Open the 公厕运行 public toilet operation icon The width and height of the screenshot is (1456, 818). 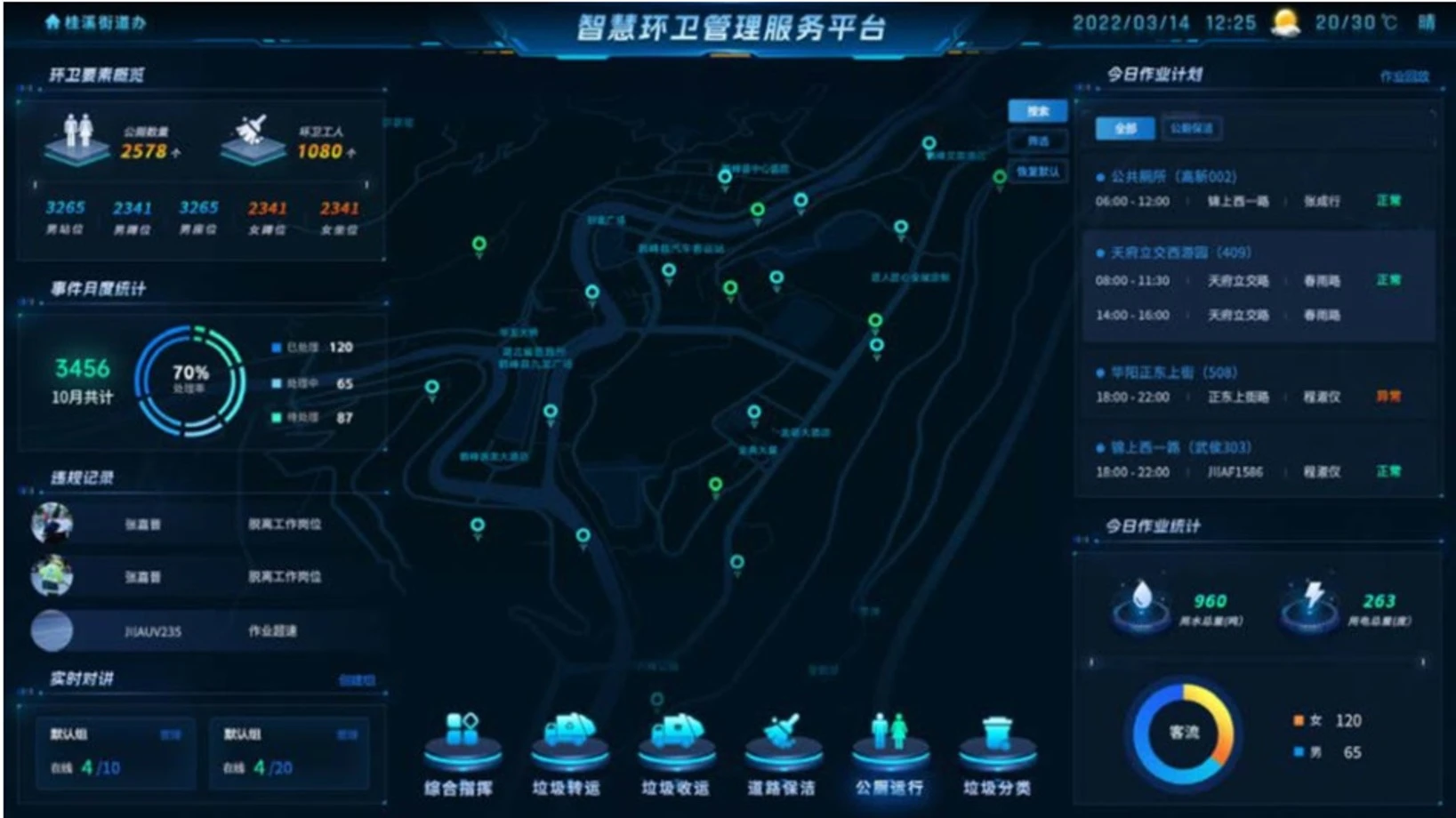tap(890, 734)
